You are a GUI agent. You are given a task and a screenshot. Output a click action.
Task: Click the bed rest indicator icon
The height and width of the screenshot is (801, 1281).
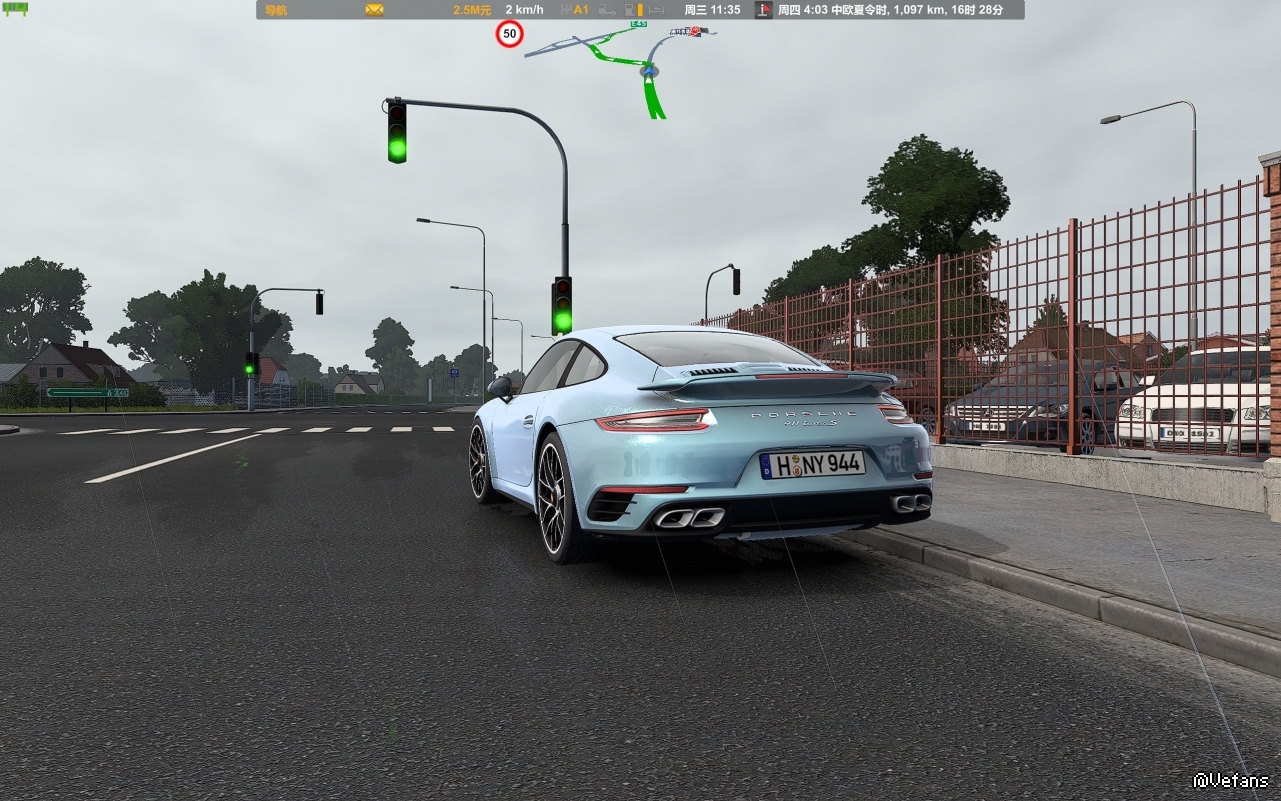656,10
